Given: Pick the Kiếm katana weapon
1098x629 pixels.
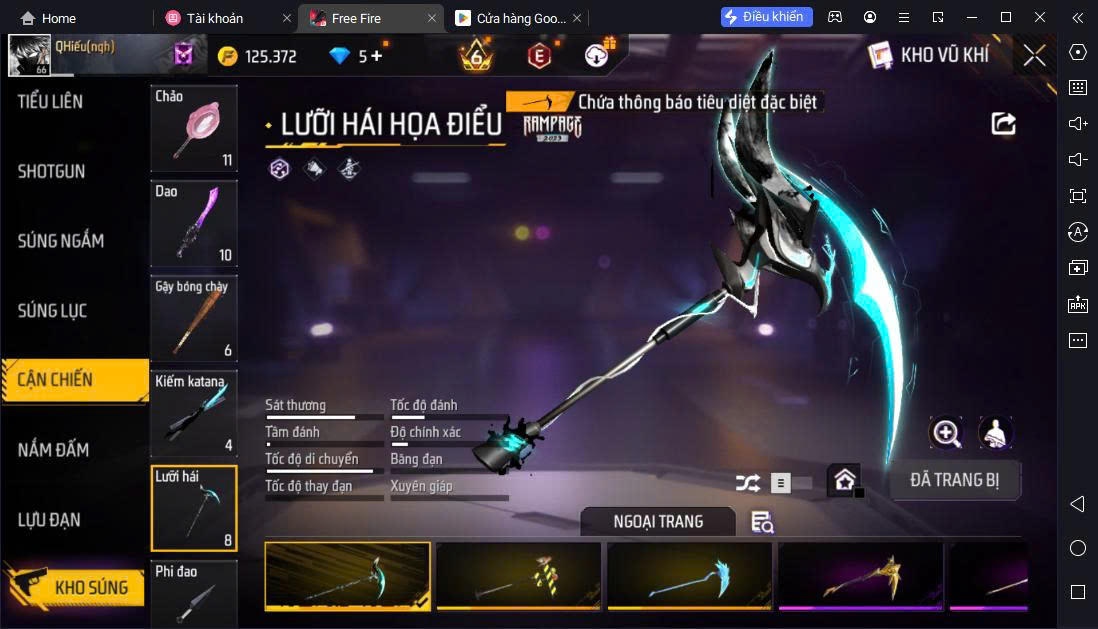Looking at the screenshot, I should (194, 413).
